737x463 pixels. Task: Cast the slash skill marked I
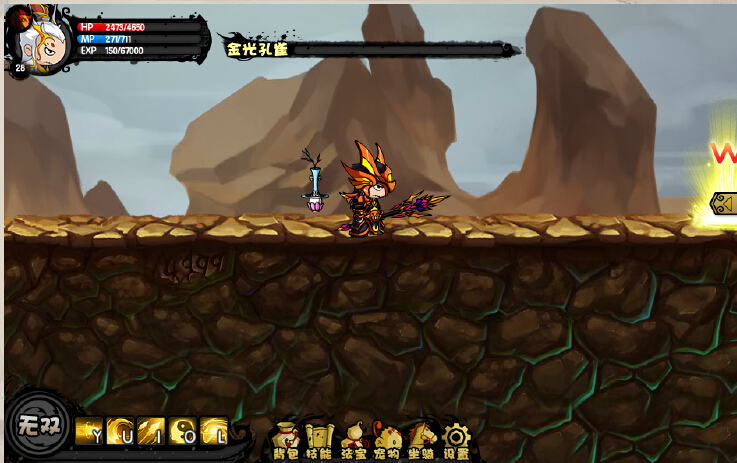151,429
